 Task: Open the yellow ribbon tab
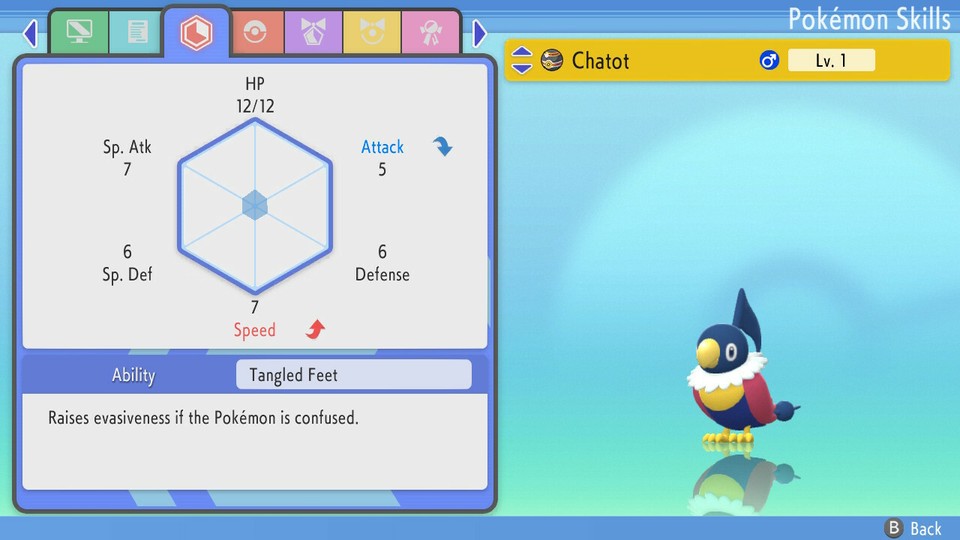[x=371, y=33]
